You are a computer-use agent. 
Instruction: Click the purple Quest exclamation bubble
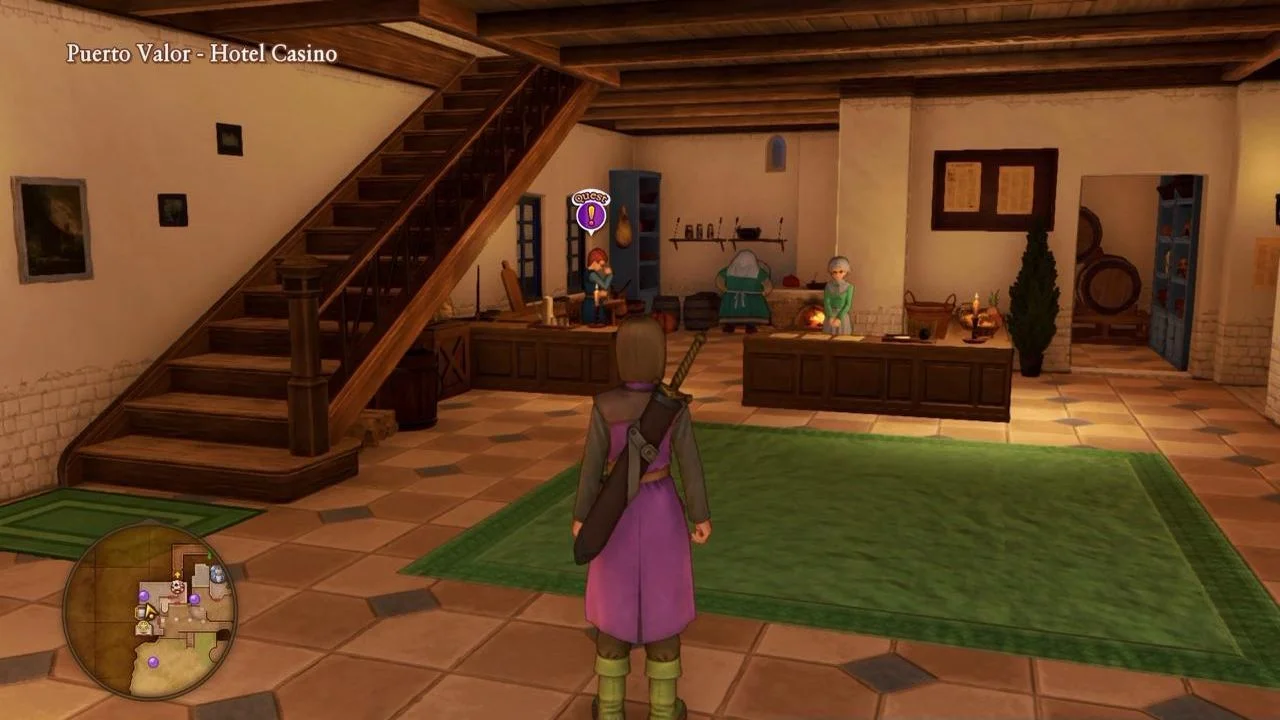coord(591,208)
